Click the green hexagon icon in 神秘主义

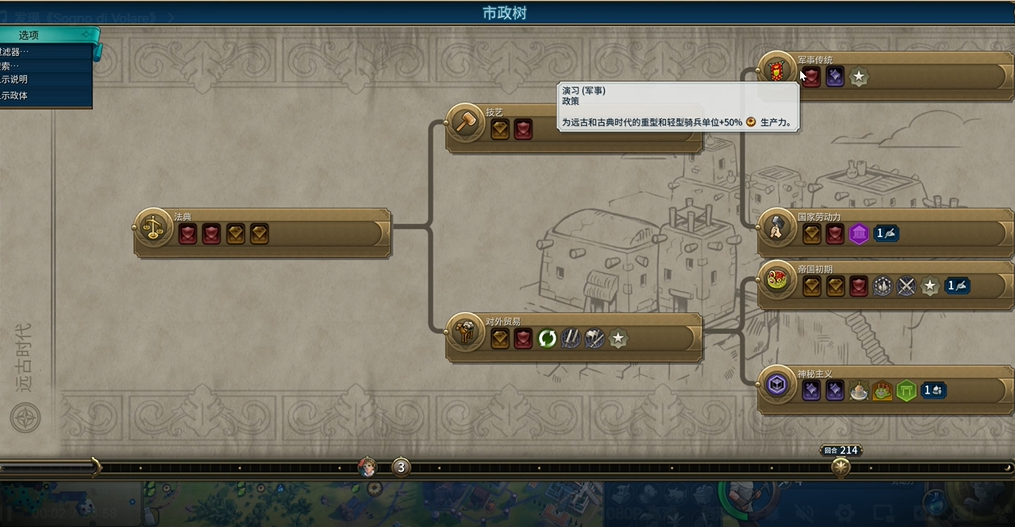pyautogui.click(x=906, y=391)
